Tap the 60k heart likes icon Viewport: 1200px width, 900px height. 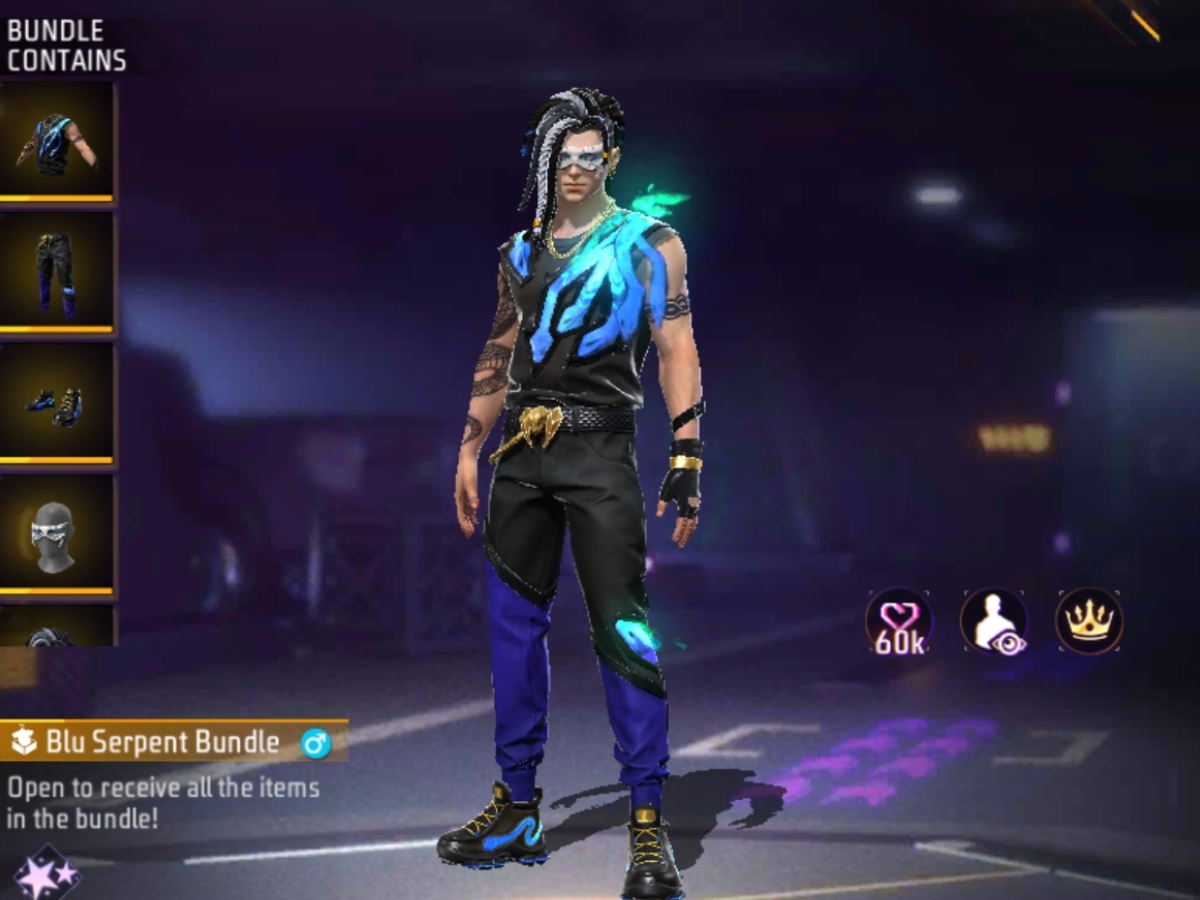(899, 622)
